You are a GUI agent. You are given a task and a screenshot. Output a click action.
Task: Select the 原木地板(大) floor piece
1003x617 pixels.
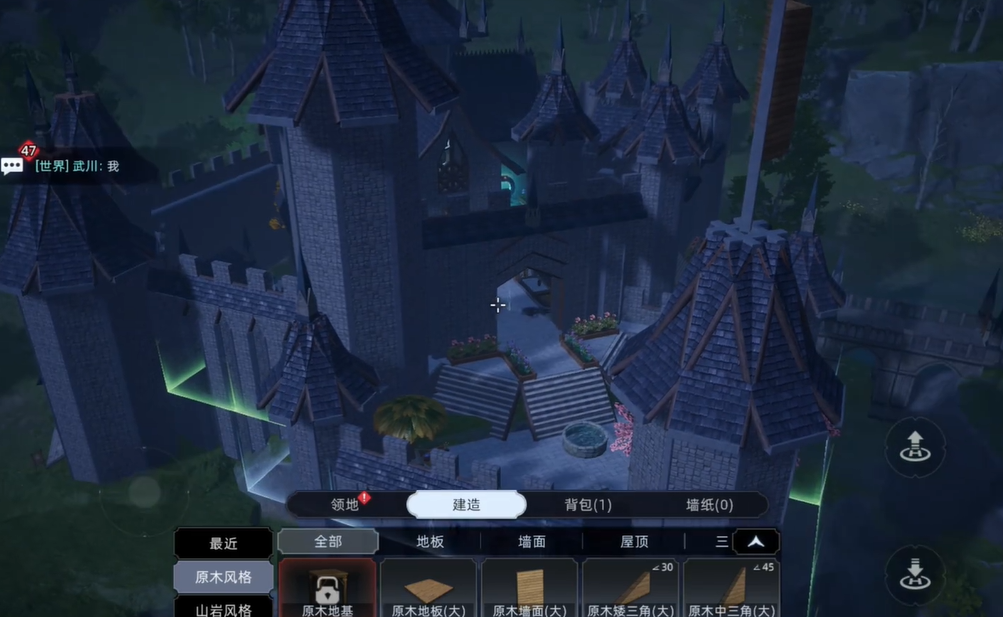(x=428, y=589)
